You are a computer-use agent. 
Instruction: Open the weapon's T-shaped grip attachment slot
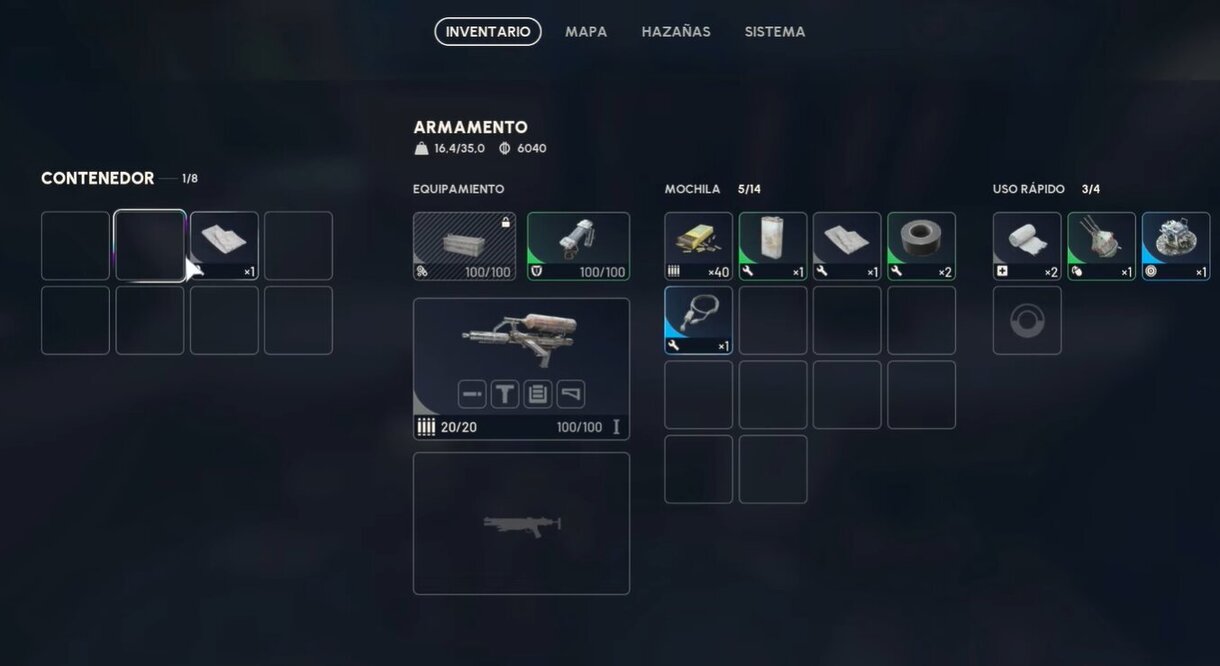click(505, 394)
